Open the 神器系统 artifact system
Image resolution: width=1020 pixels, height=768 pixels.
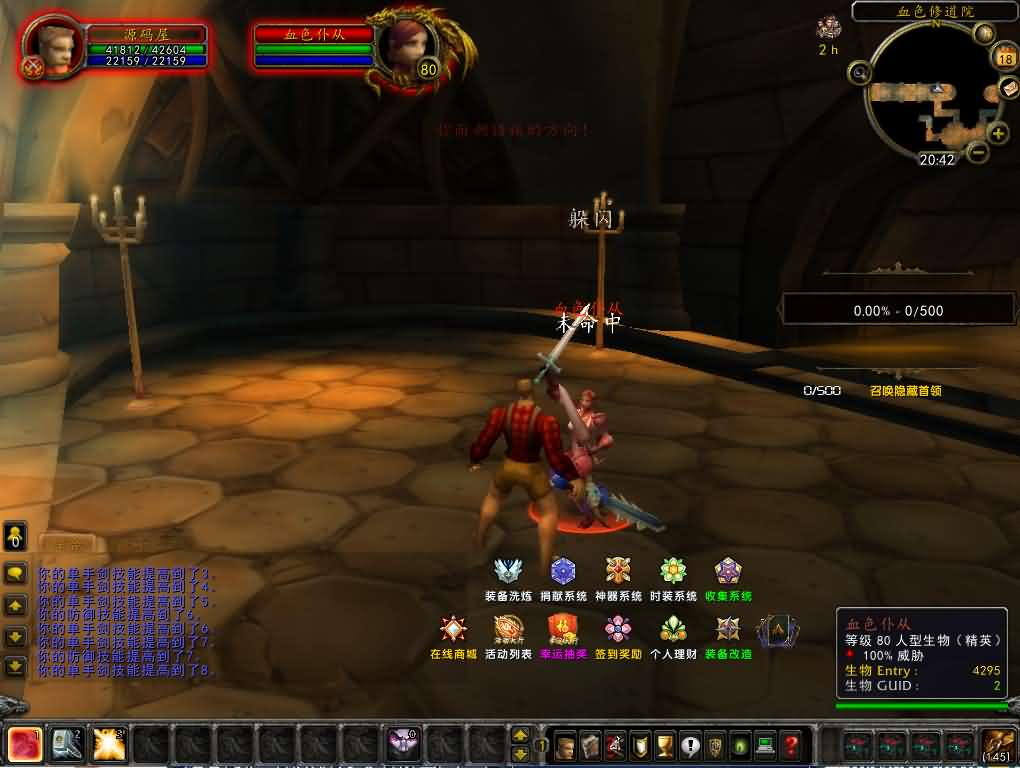(618, 572)
